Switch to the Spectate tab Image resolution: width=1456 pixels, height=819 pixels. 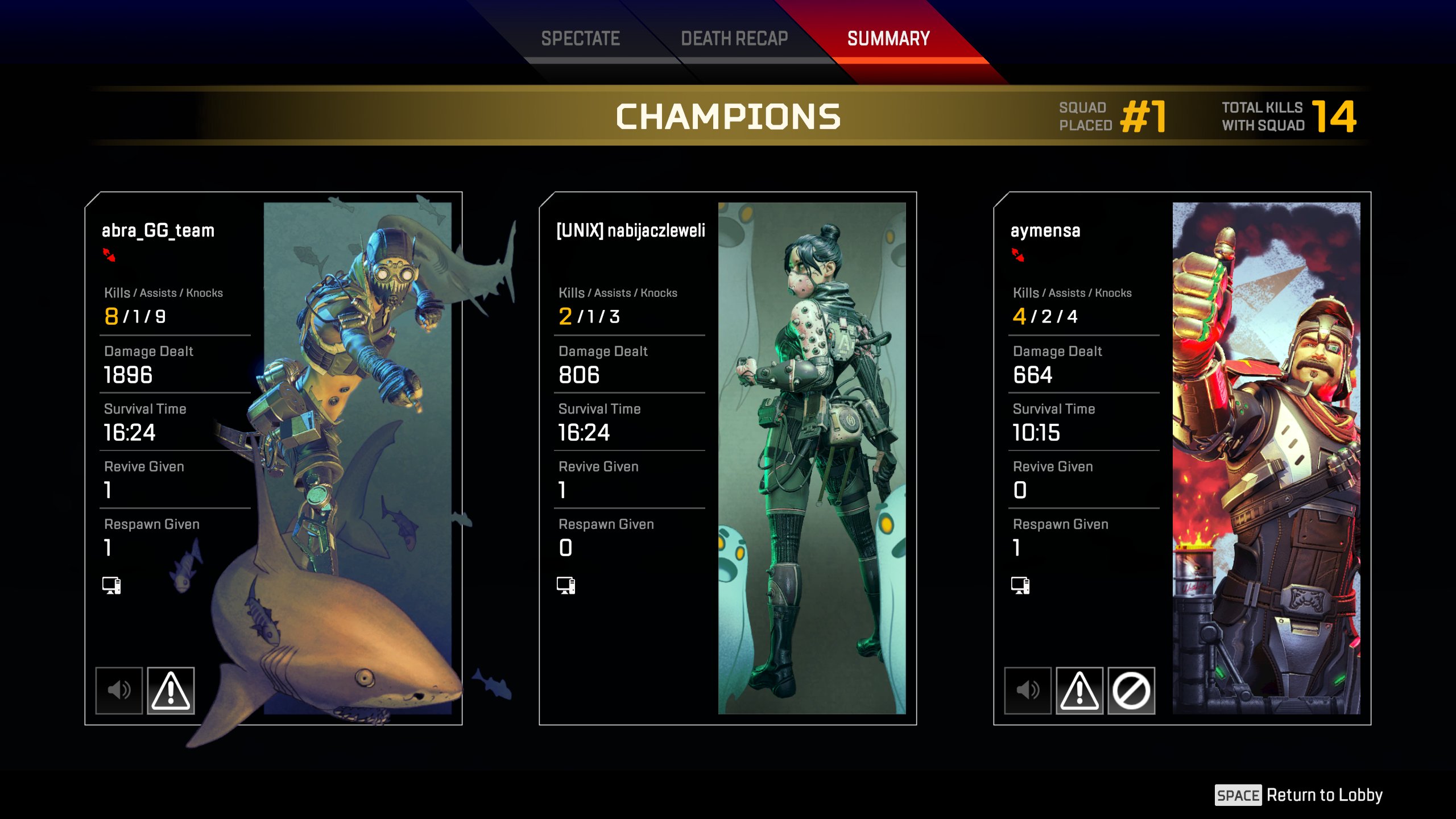580,39
